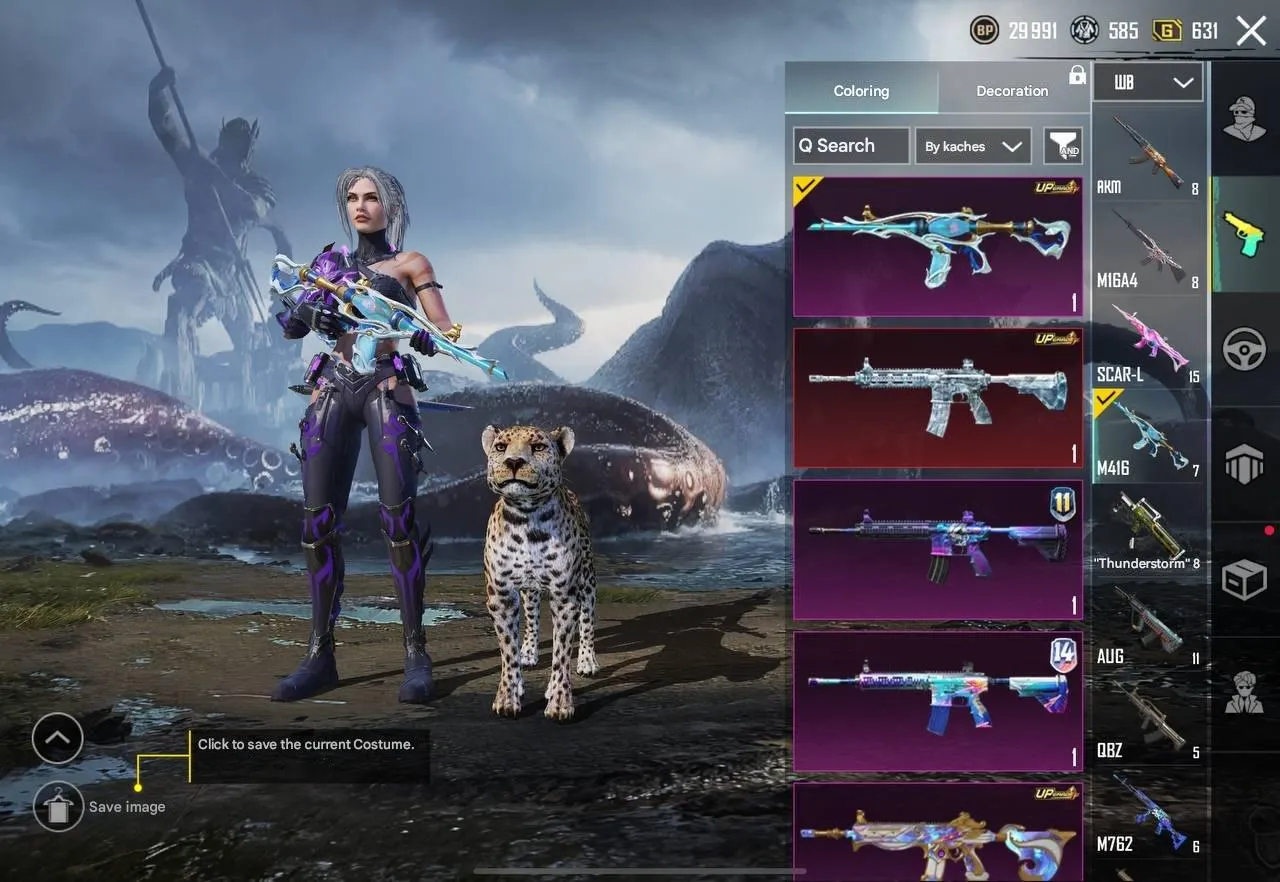The height and width of the screenshot is (882, 1280).
Task: Open the vehicles category via steering wheel icon
Action: (1243, 350)
